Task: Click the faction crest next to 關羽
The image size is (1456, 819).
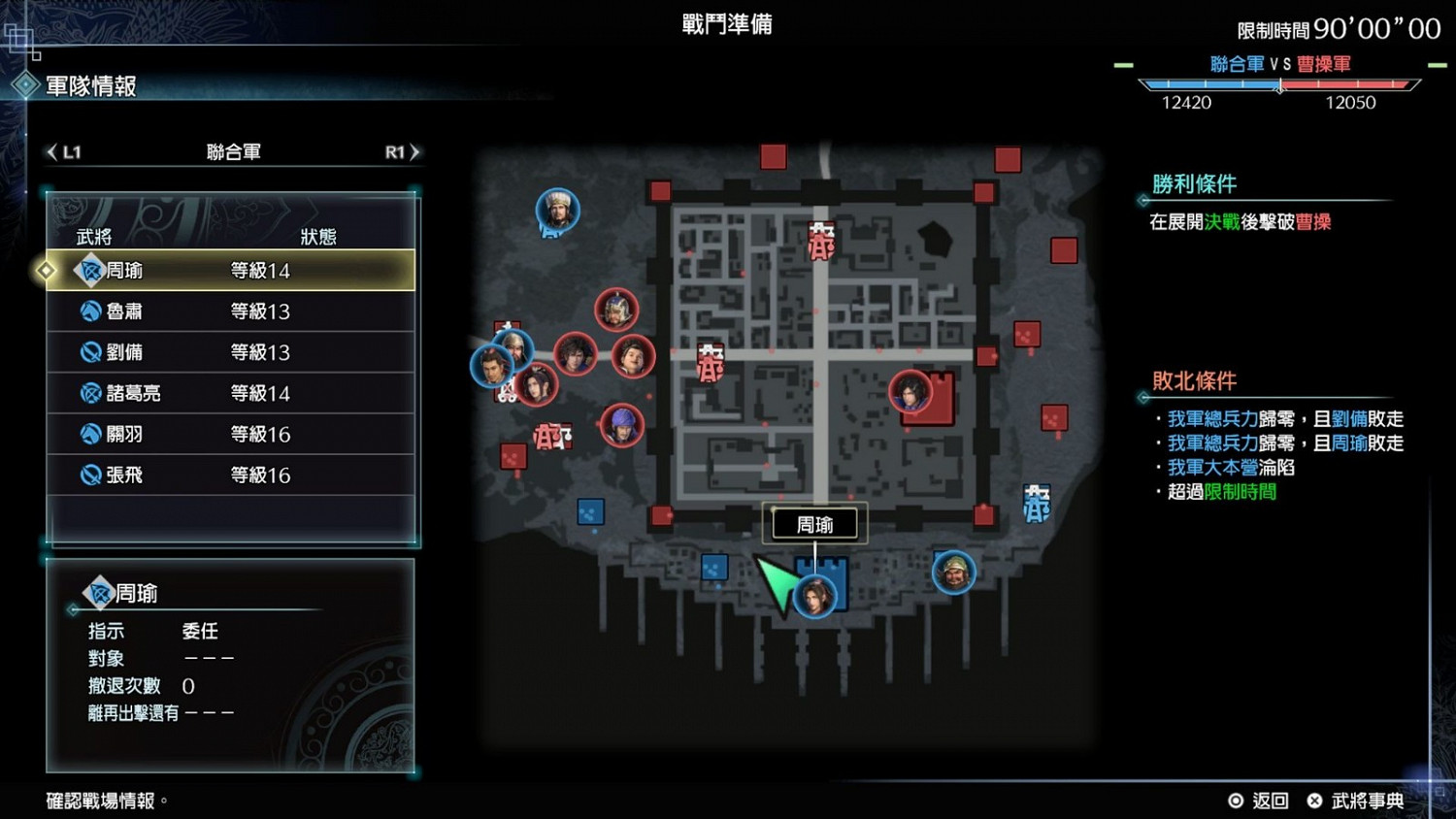Action: 89,434
